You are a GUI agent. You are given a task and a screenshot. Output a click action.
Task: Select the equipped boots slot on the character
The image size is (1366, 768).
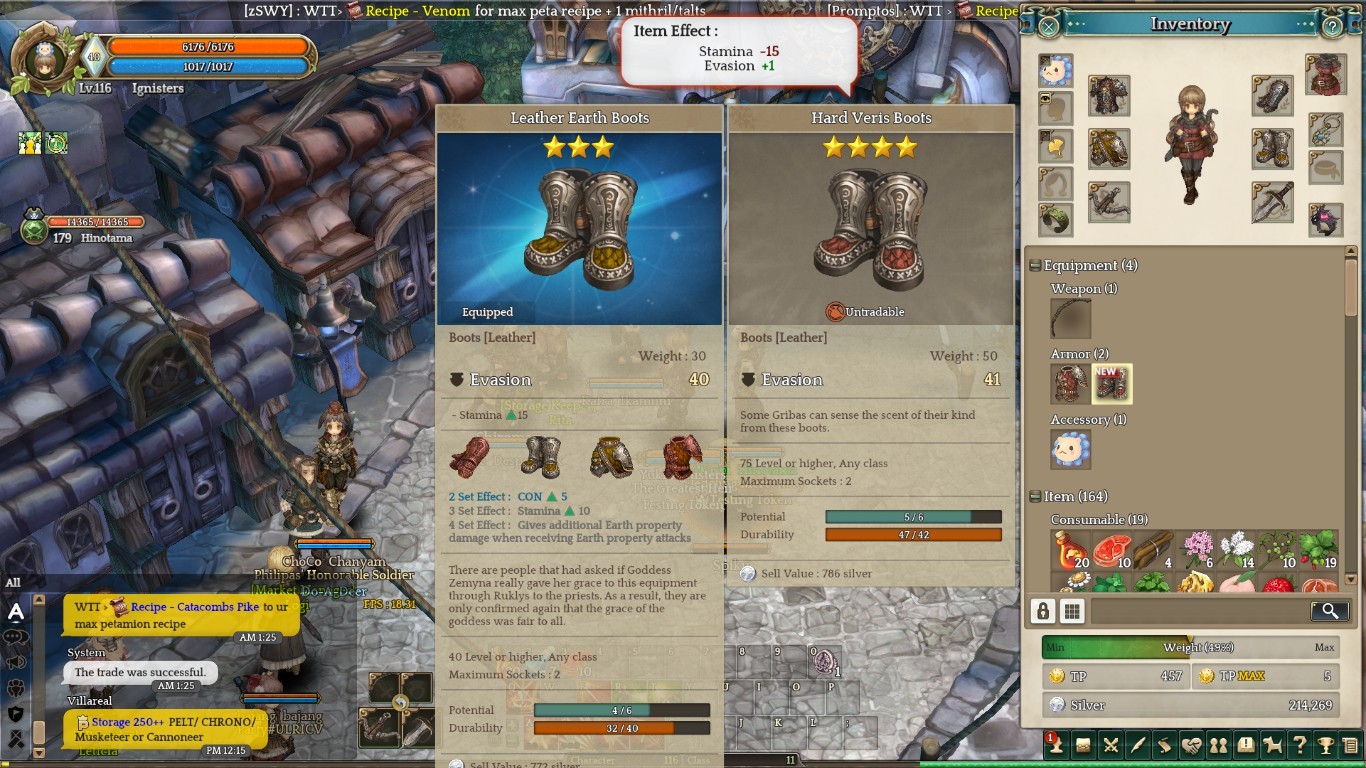1272,149
